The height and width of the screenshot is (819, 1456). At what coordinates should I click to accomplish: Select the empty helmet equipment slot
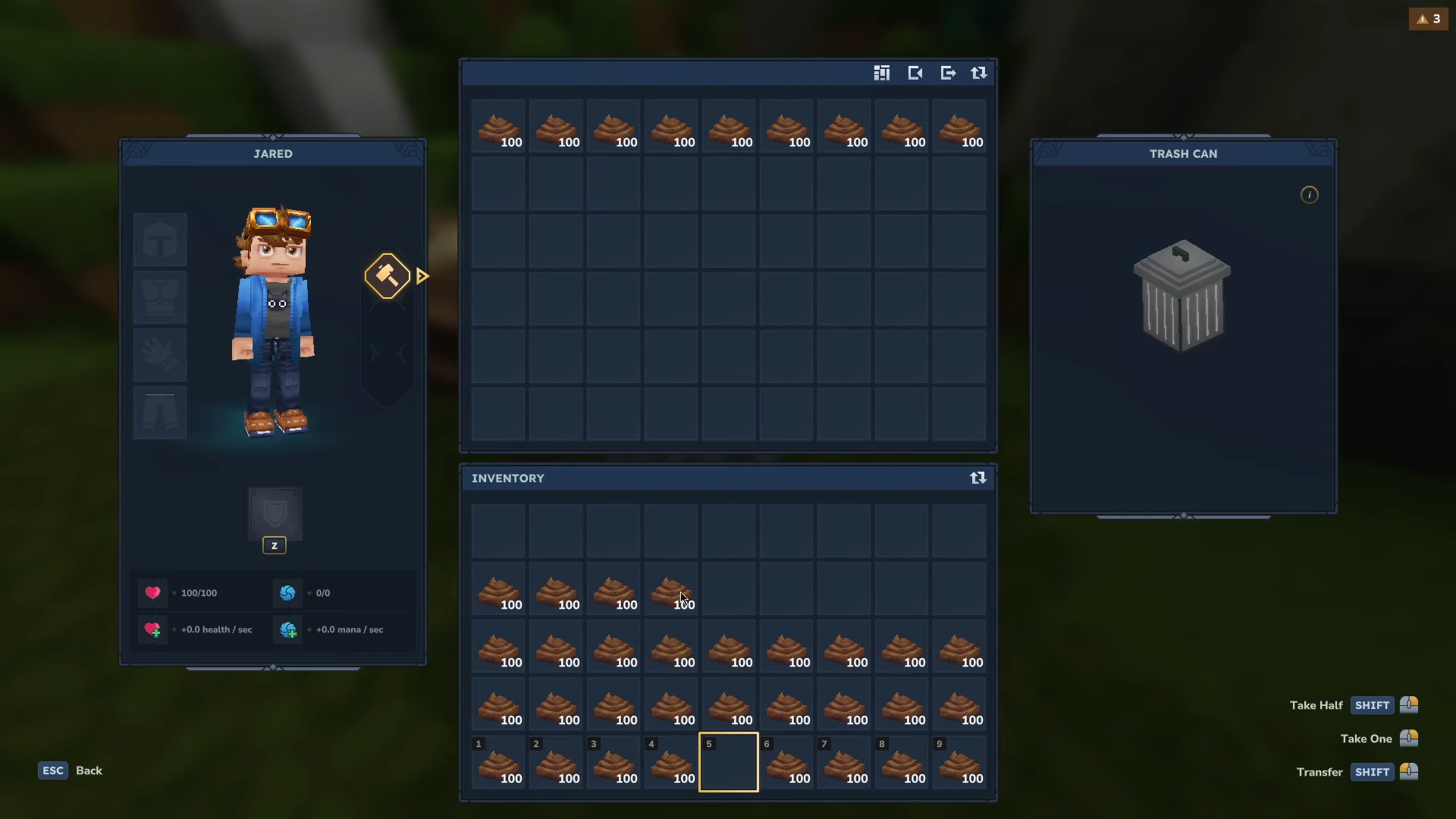(x=160, y=240)
